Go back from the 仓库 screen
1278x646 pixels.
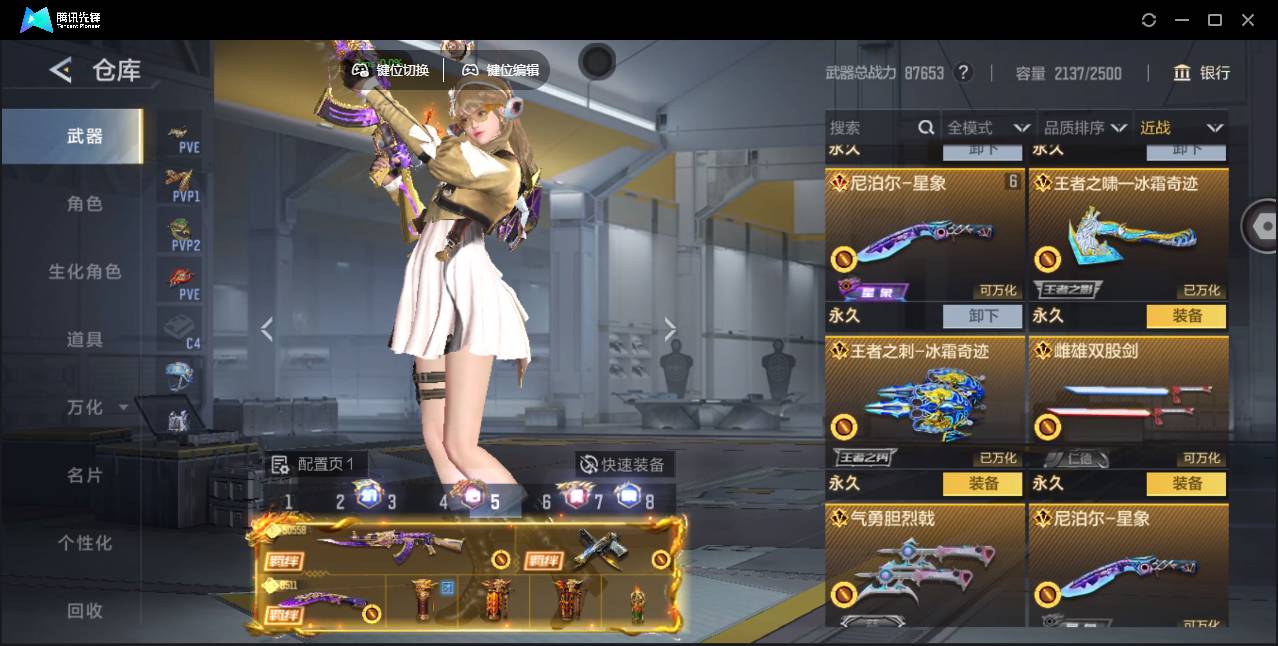coord(61,70)
